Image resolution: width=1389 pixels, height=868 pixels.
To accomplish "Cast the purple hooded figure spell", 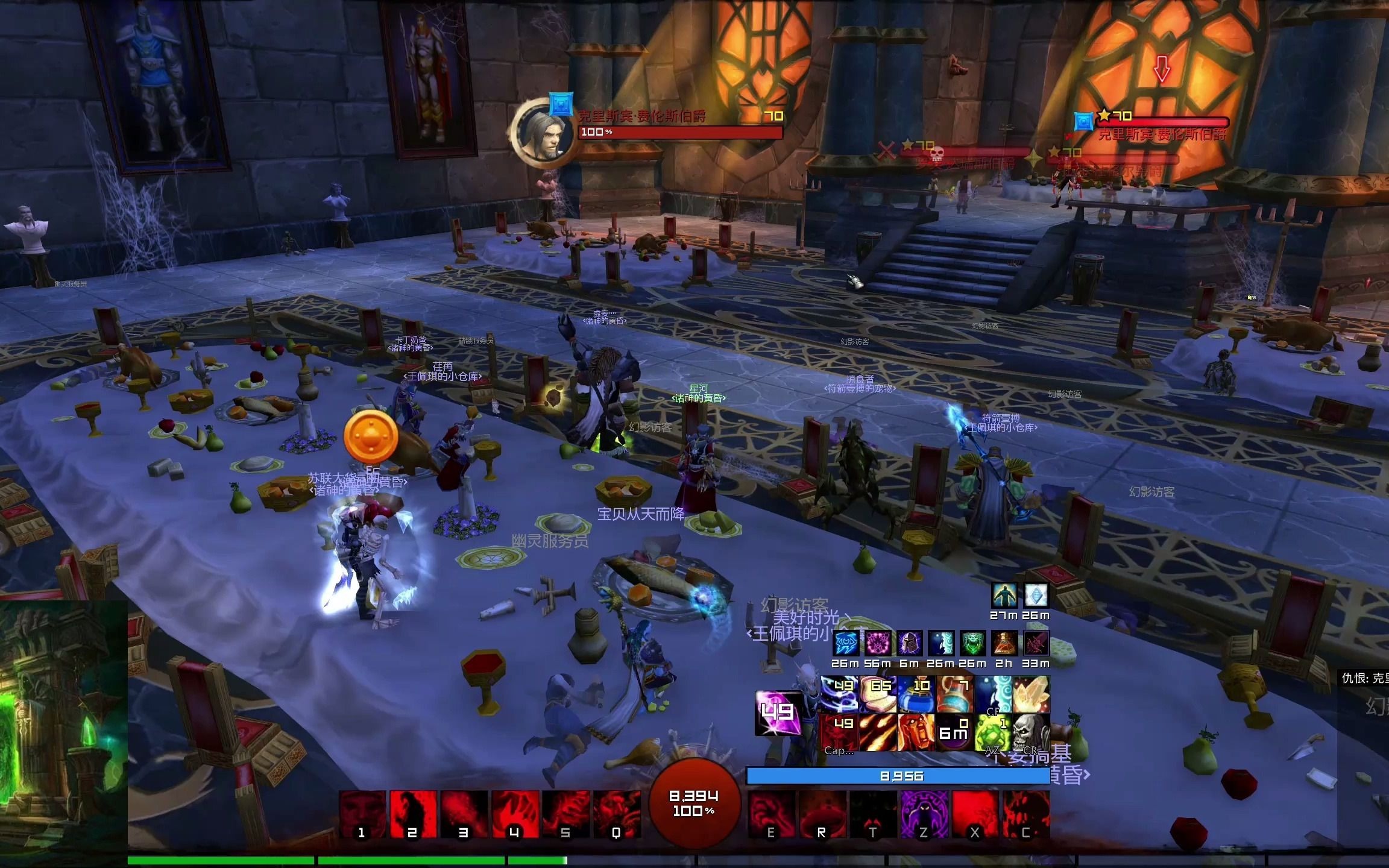I will tap(924, 814).
